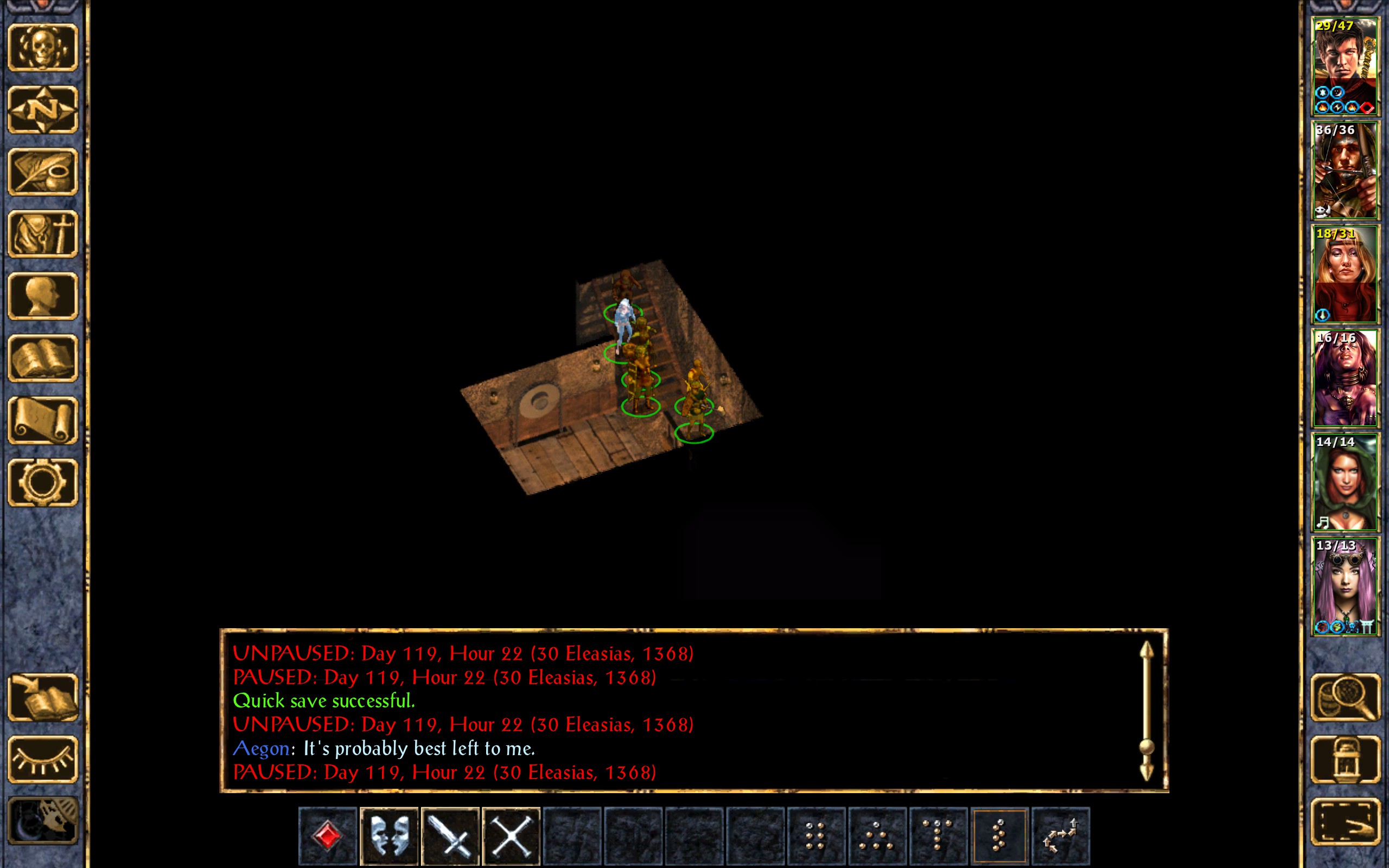
Task: Click the skull return-to-game button
Action: pyautogui.click(x=43, y=47)
